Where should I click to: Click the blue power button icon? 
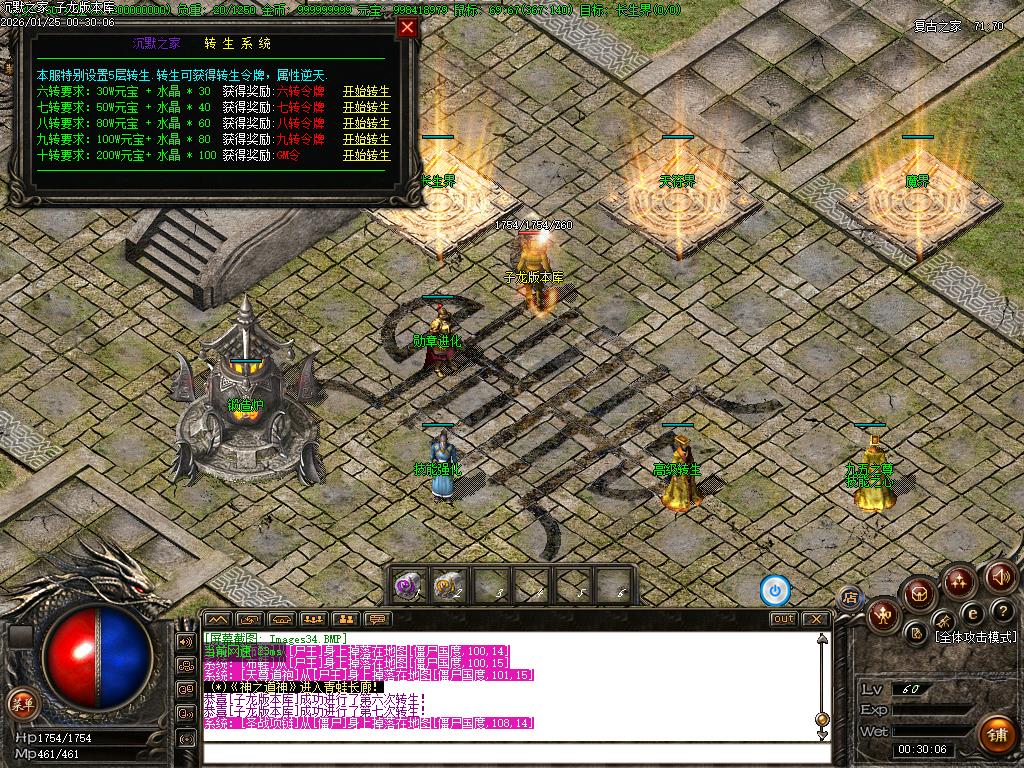[x=775, y=591]
